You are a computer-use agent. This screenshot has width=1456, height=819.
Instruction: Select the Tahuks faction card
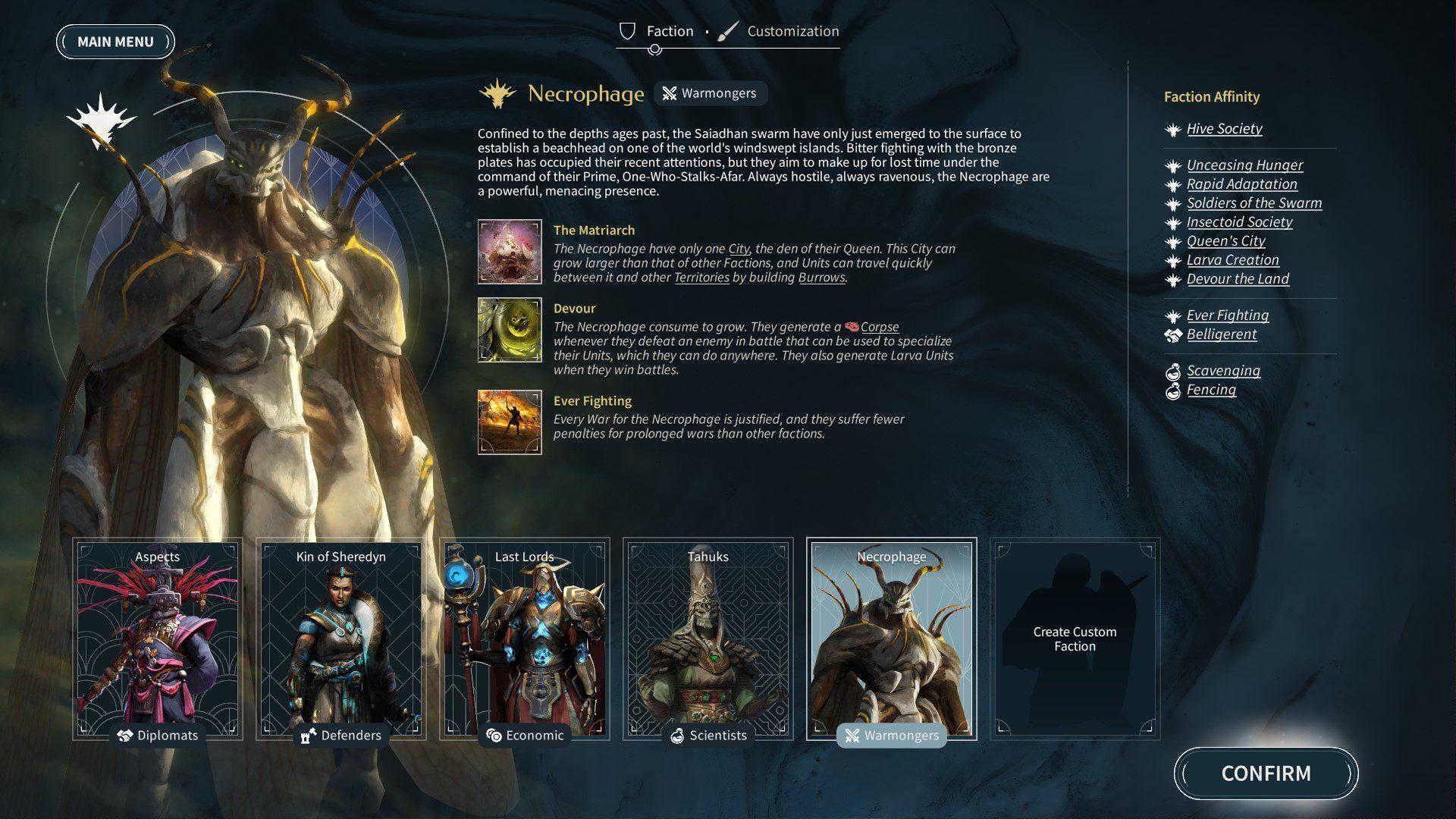point(708,639)
